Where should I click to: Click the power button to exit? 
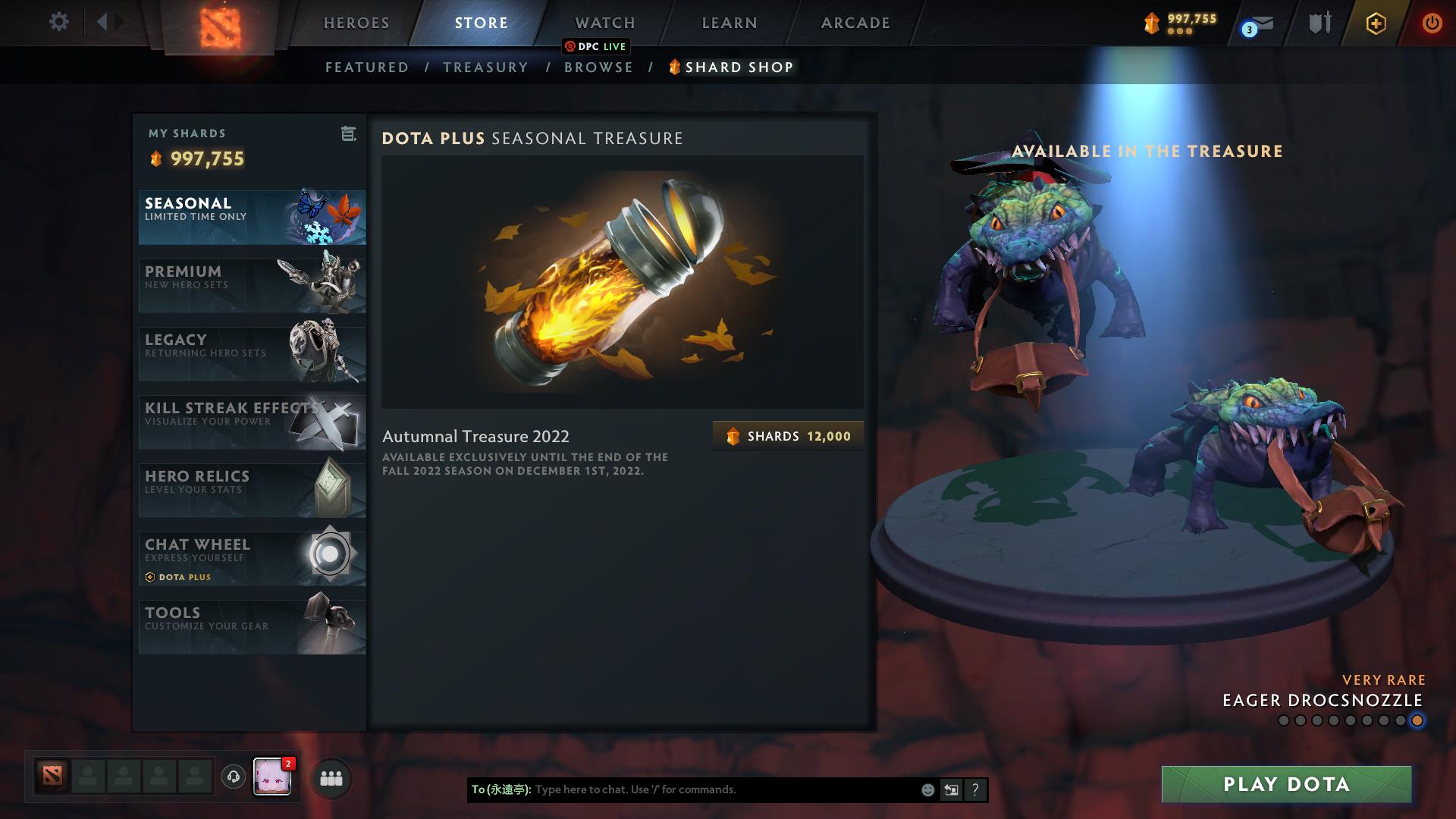1432,23
